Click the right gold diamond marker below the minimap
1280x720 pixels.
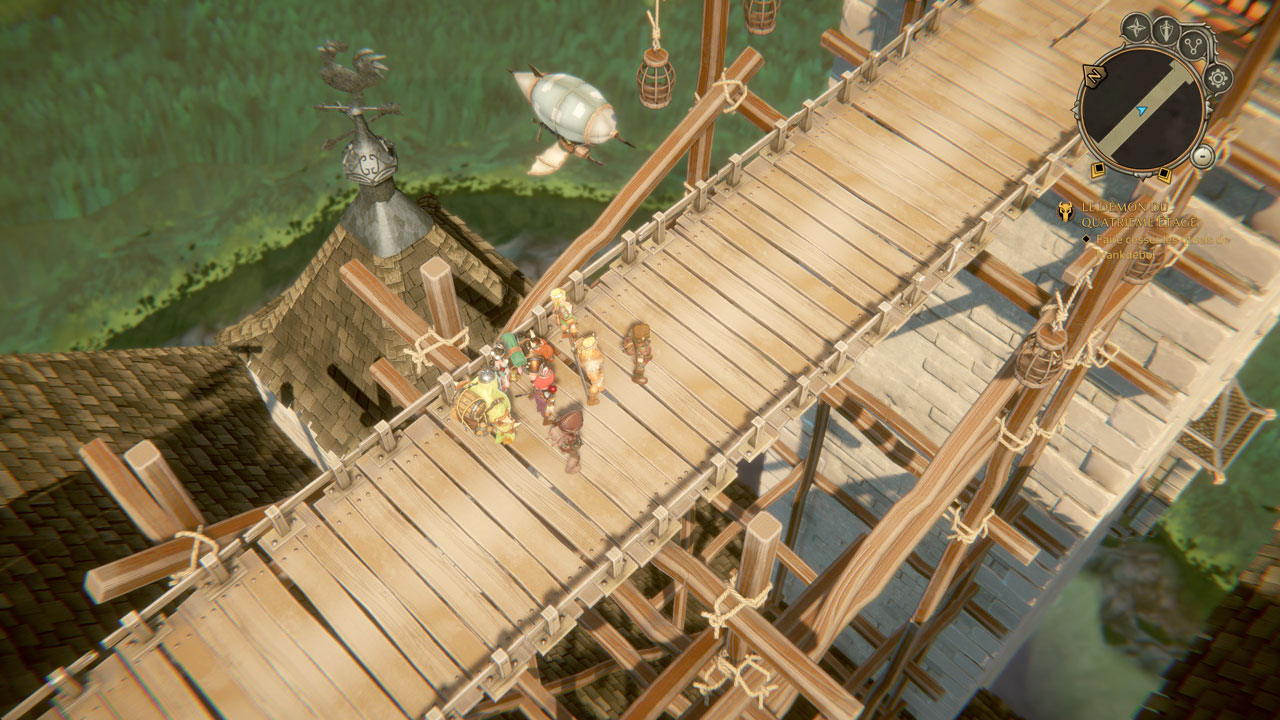click(x=1163, y=172)
